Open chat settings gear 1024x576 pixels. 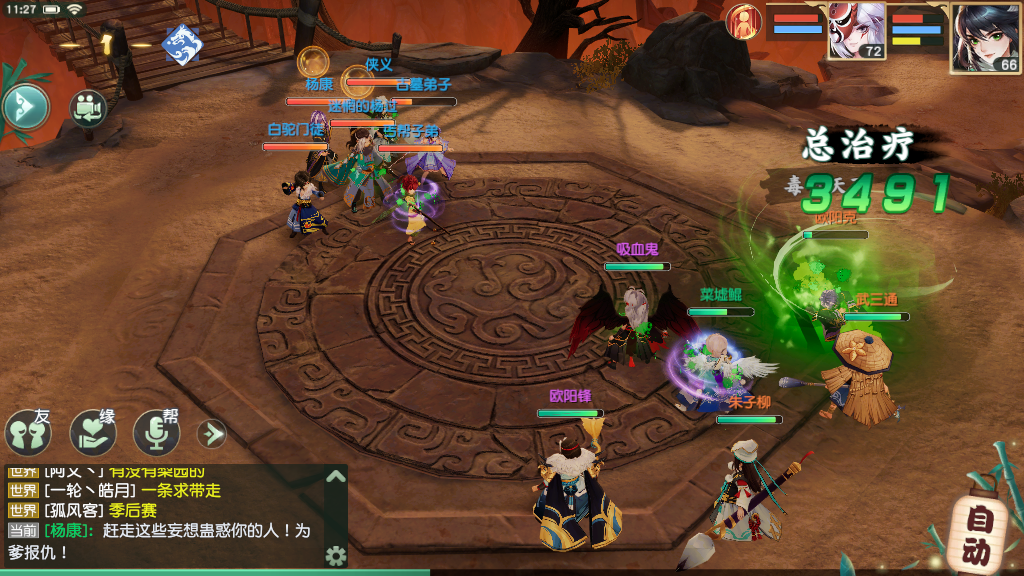coord(336,555)
